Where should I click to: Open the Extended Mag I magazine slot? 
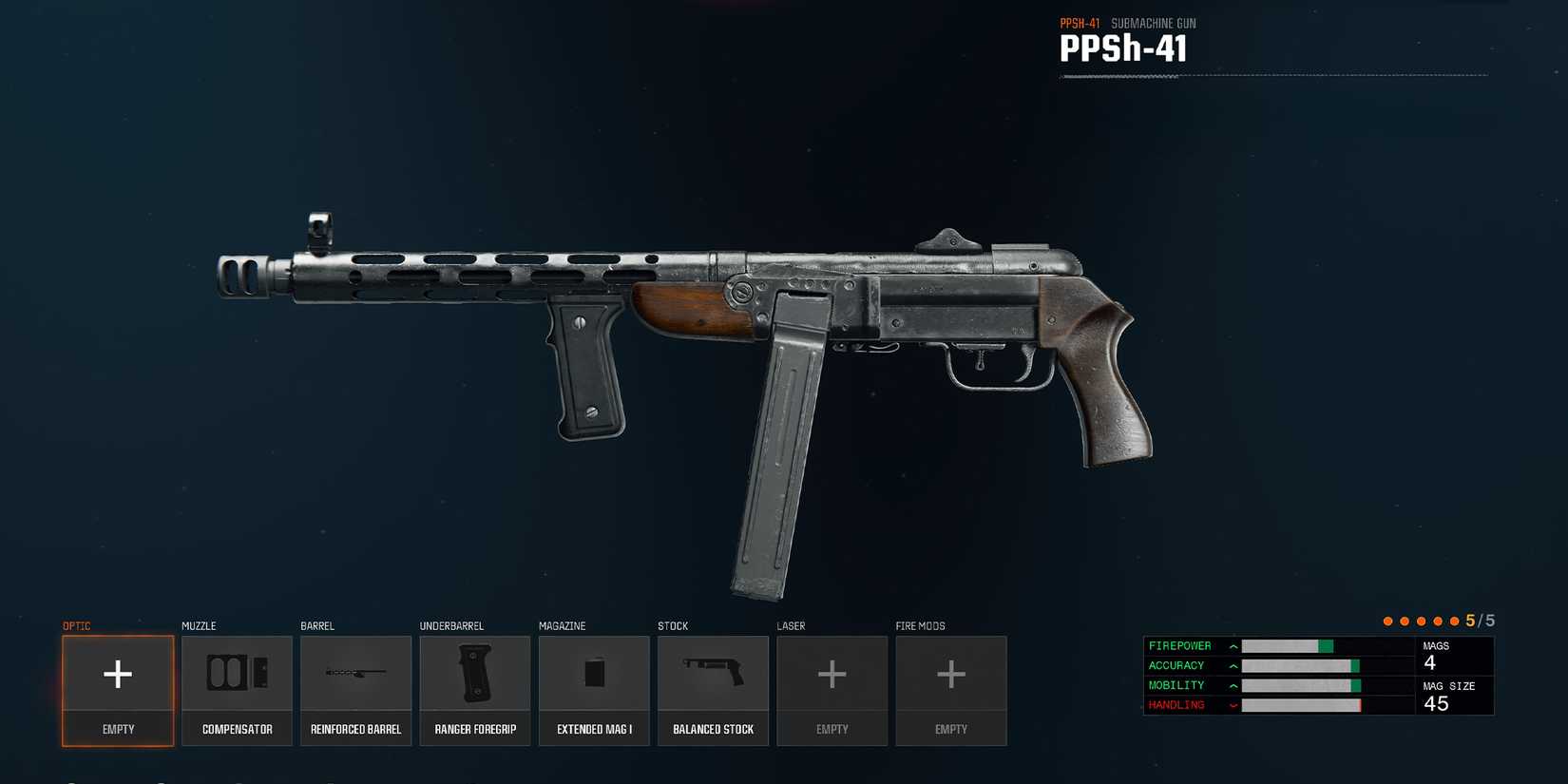(594, 689)
